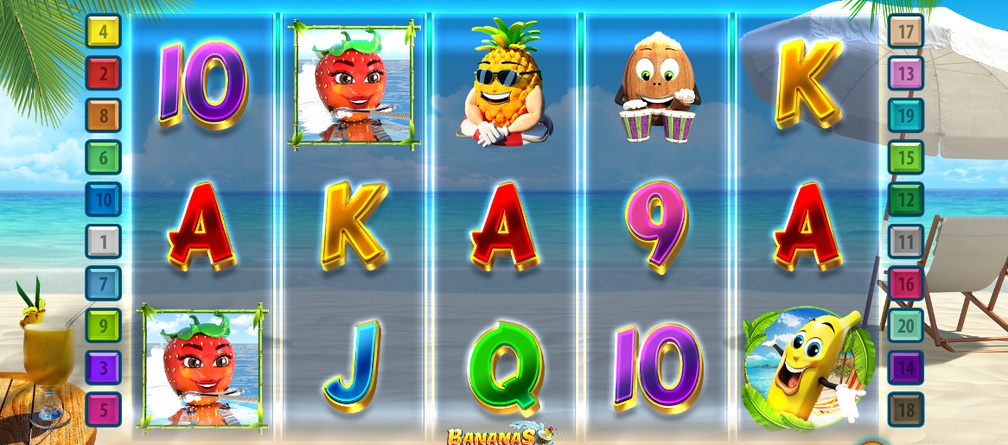Highlight the purple payline 14 button
This screenshot has width=1008, height=445.
click(906, 367)
